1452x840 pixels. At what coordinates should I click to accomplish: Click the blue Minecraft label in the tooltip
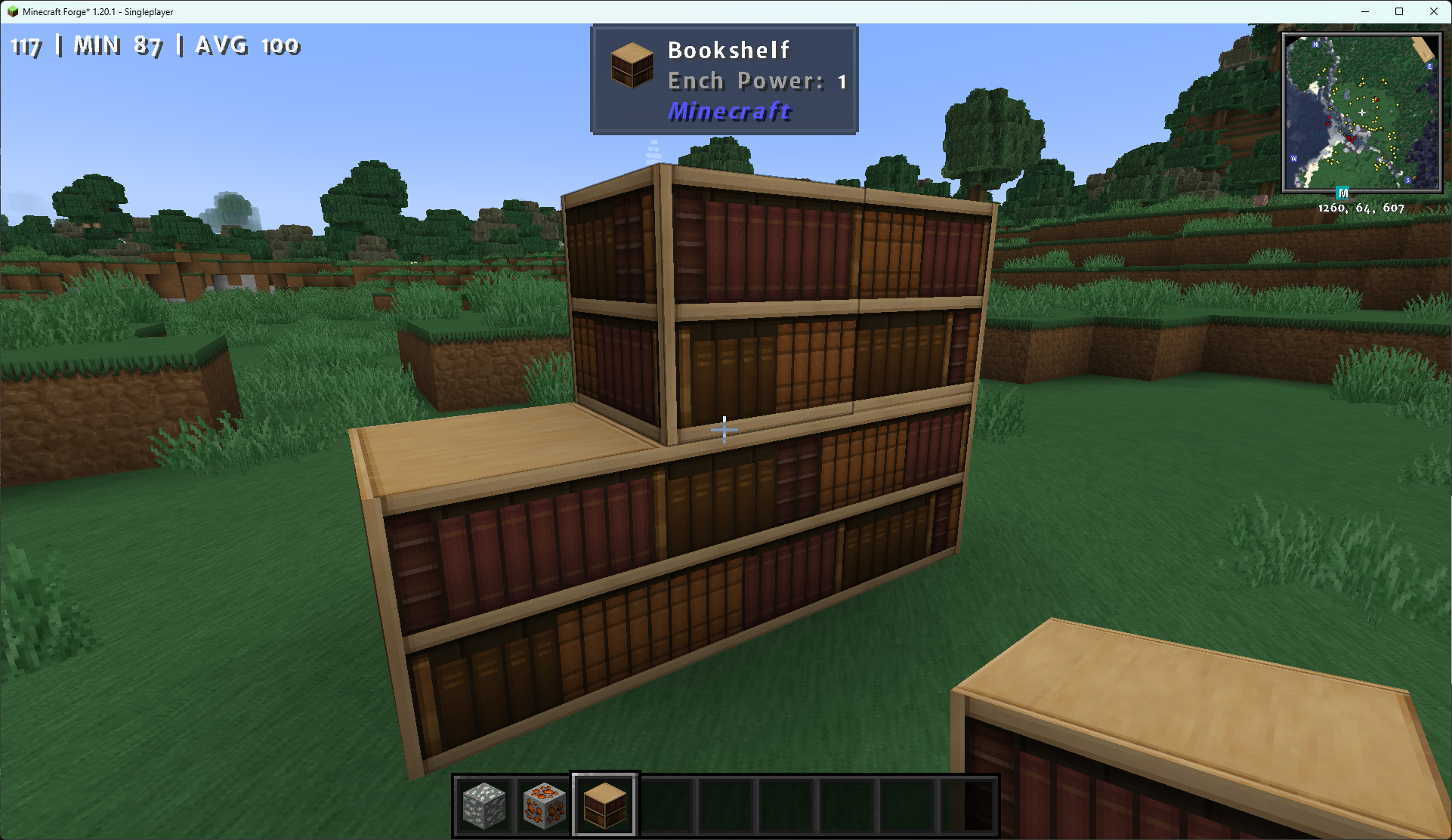pyautogui.click(x=728, y=111)
